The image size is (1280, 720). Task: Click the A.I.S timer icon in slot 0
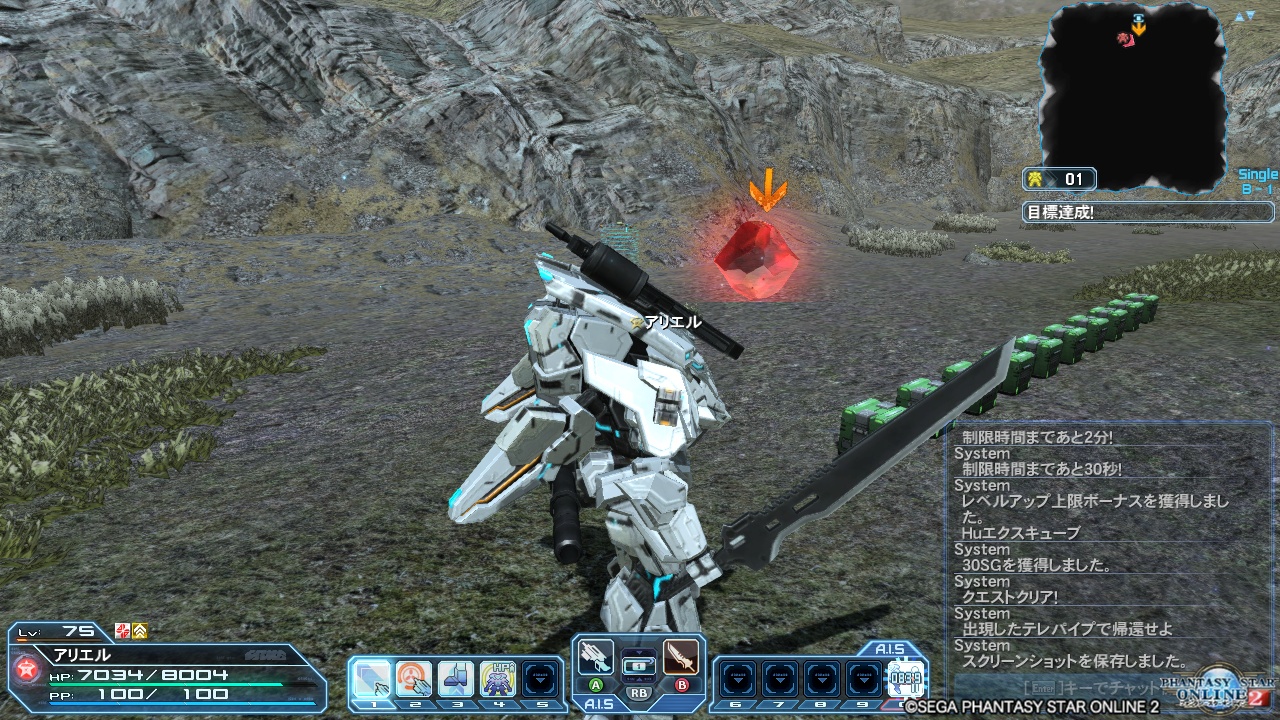pos(904,680)
